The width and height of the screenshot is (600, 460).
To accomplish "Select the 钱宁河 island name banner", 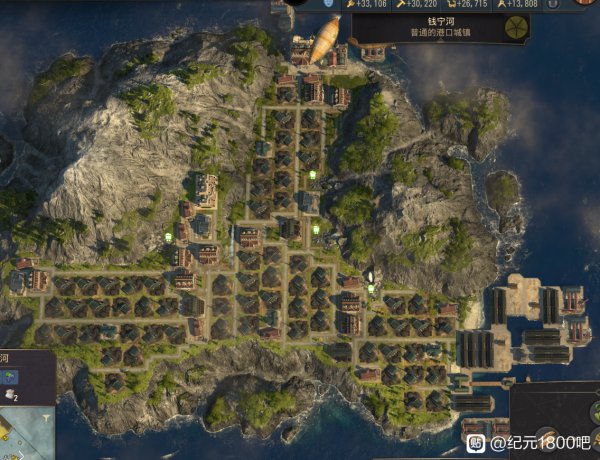I will click(428, 26).
